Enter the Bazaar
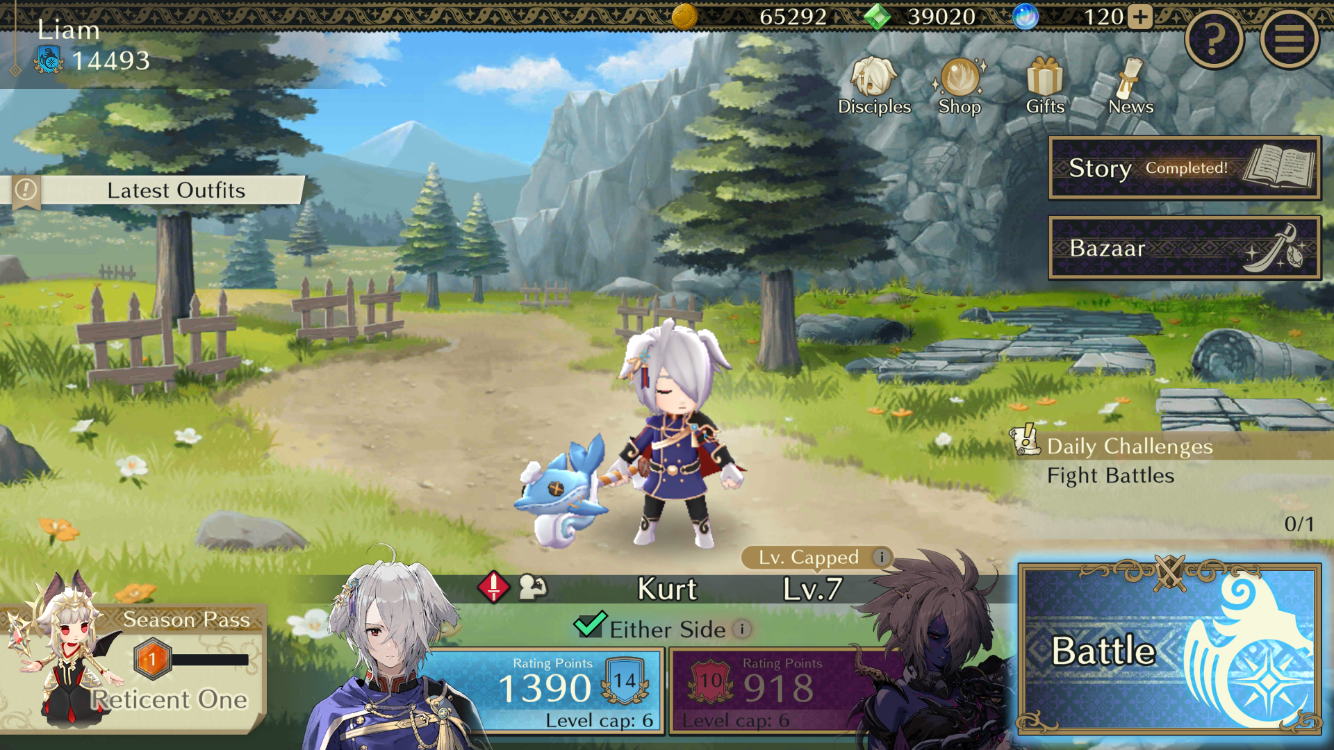Screen dimensions: 1334x750 [1184, 248]
